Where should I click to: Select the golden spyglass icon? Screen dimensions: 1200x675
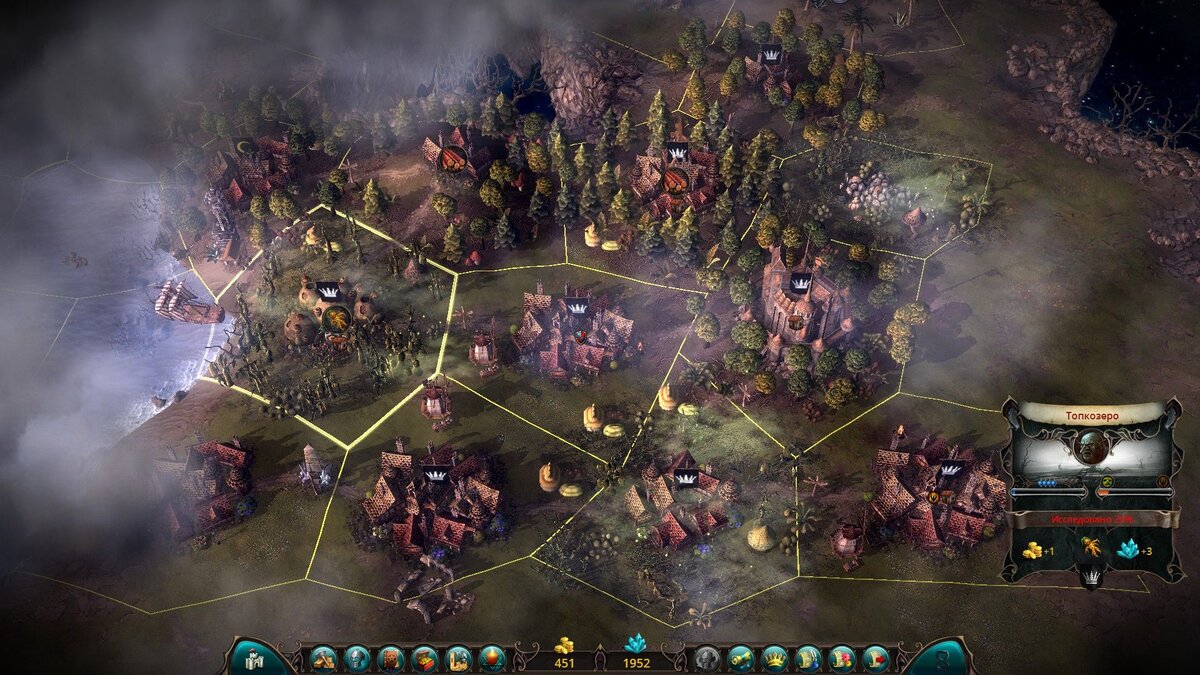point(740,658)
